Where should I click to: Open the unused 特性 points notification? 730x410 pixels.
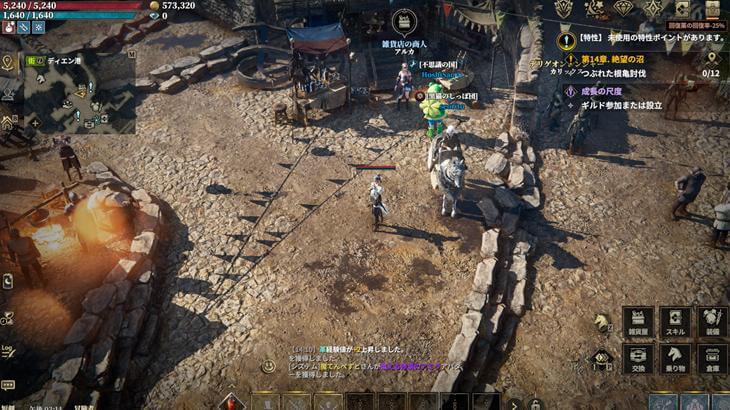(x=650, y=38)
